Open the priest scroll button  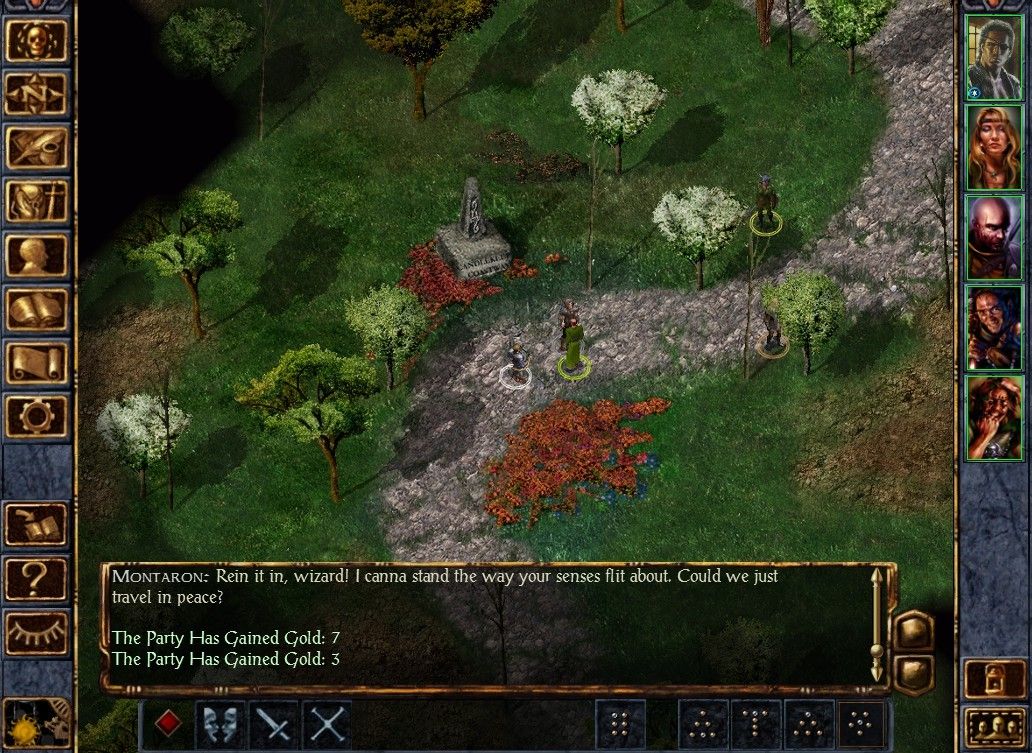click(37, 363)
